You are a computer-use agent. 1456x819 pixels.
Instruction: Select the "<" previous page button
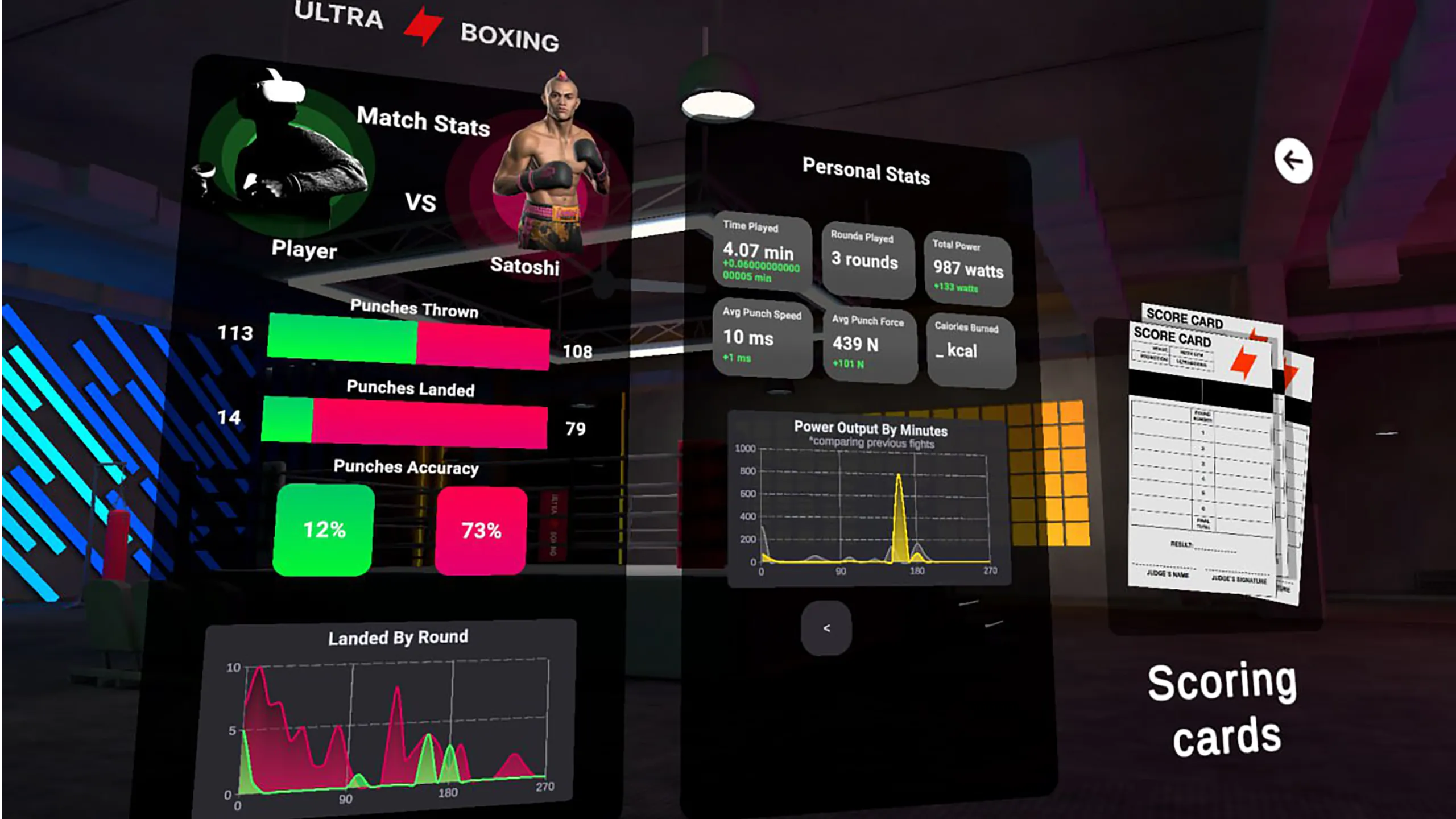(826, 628)
